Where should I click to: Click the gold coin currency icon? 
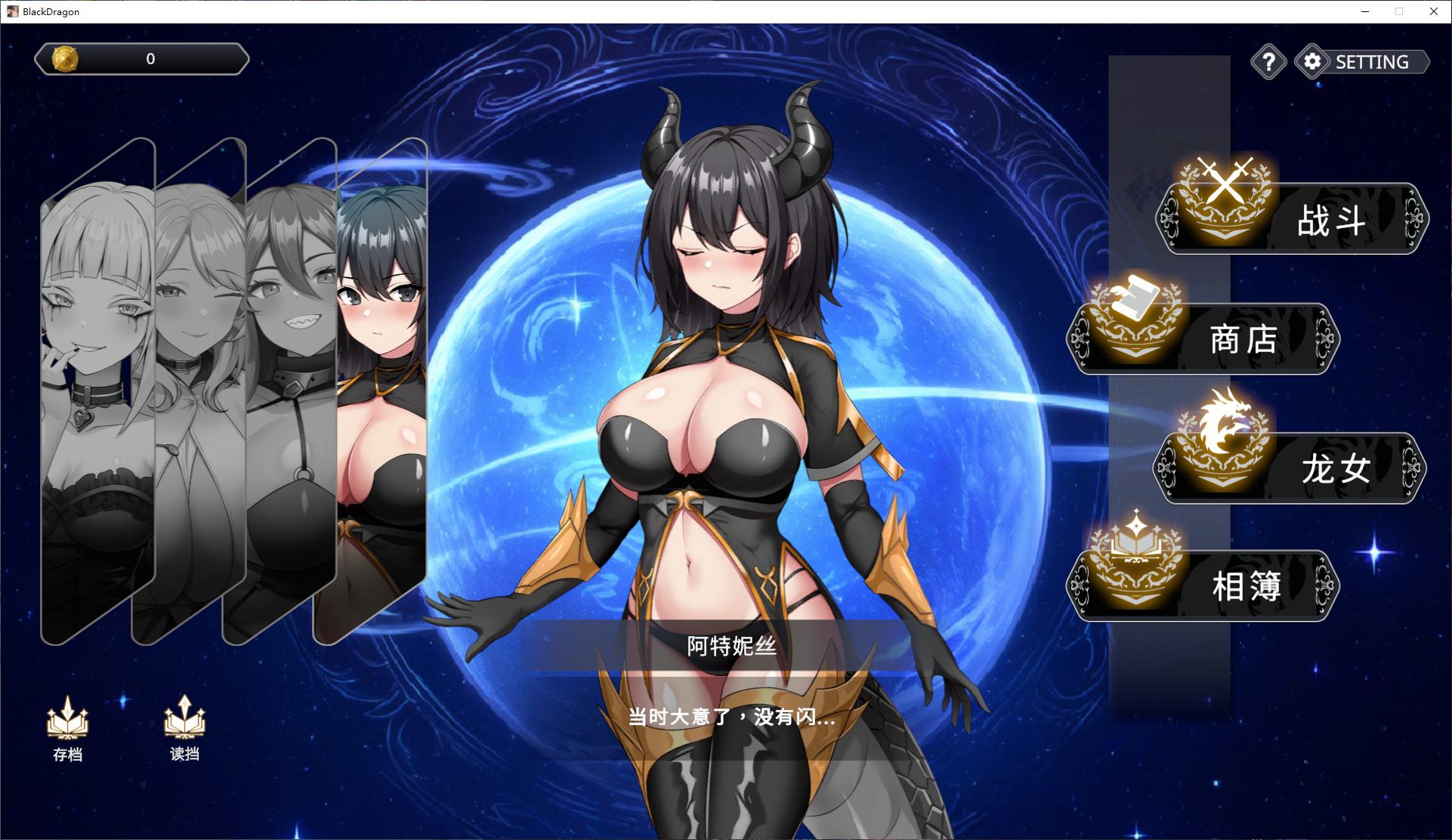click(64, 58)
